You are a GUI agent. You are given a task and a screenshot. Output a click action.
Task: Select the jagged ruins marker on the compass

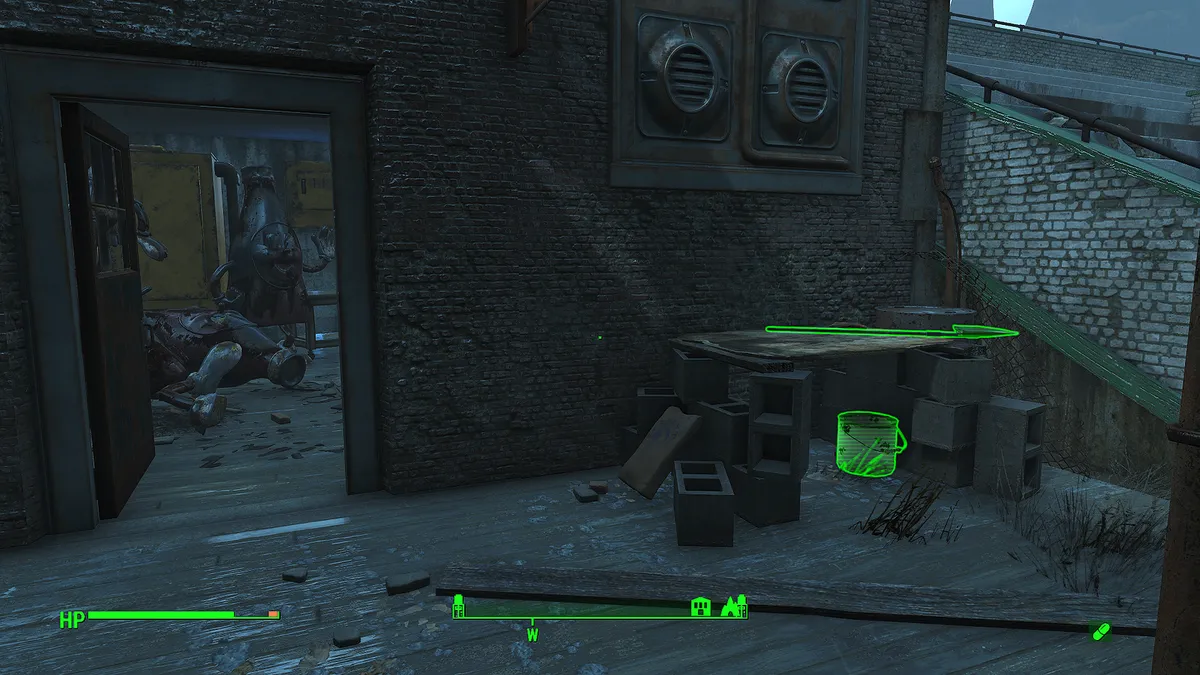coord(735,605)
